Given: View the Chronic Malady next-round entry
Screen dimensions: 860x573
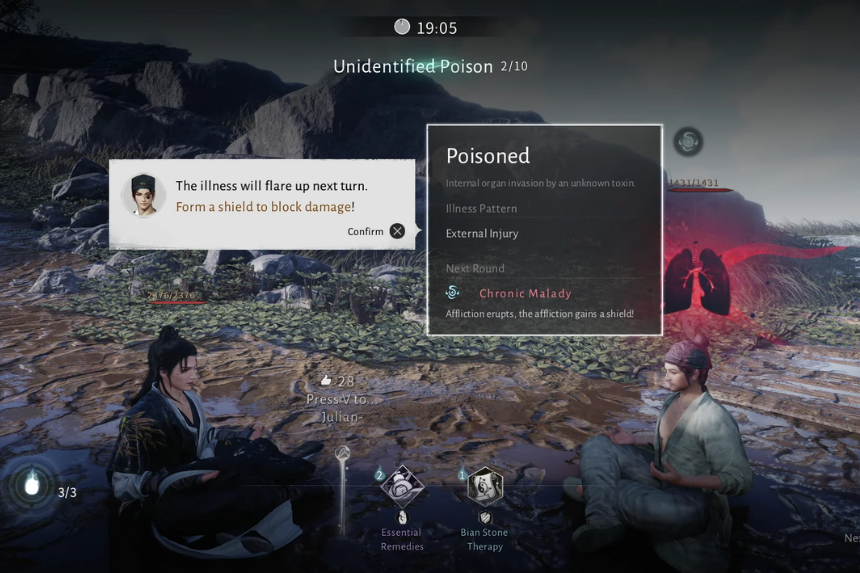Looking at the screenshot, I should click(x=525, y=293).
